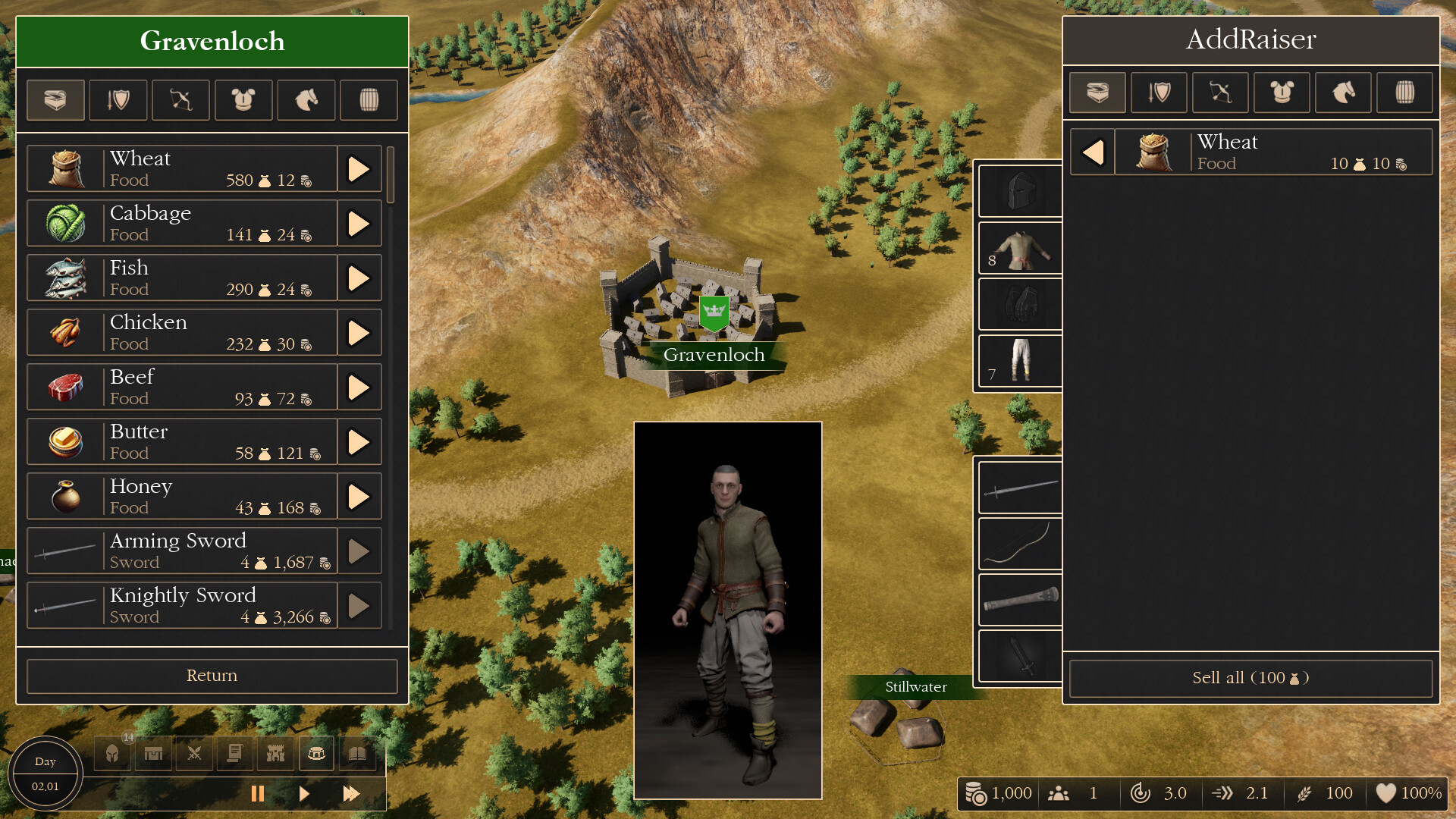Screen dimensions: 1456x819
Task: Enable fast-forward game speed
Action: click(x=351, y=793)
